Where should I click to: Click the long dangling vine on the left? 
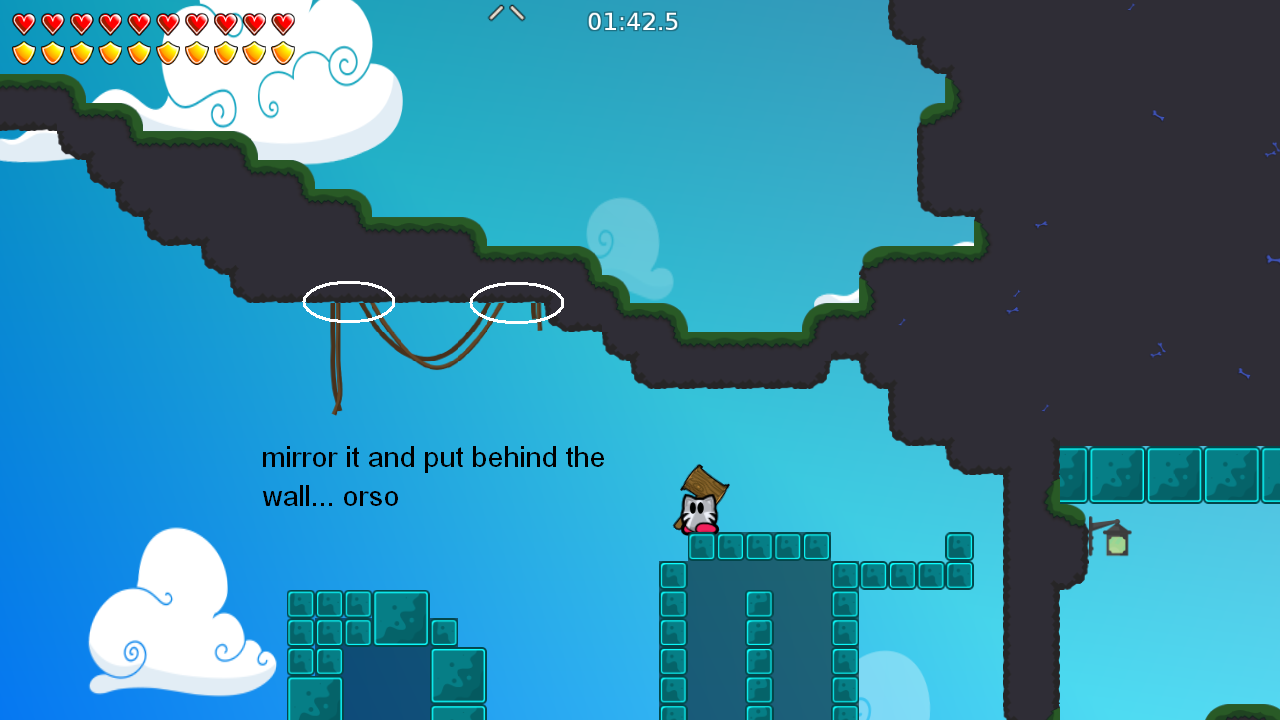[338, 370]
